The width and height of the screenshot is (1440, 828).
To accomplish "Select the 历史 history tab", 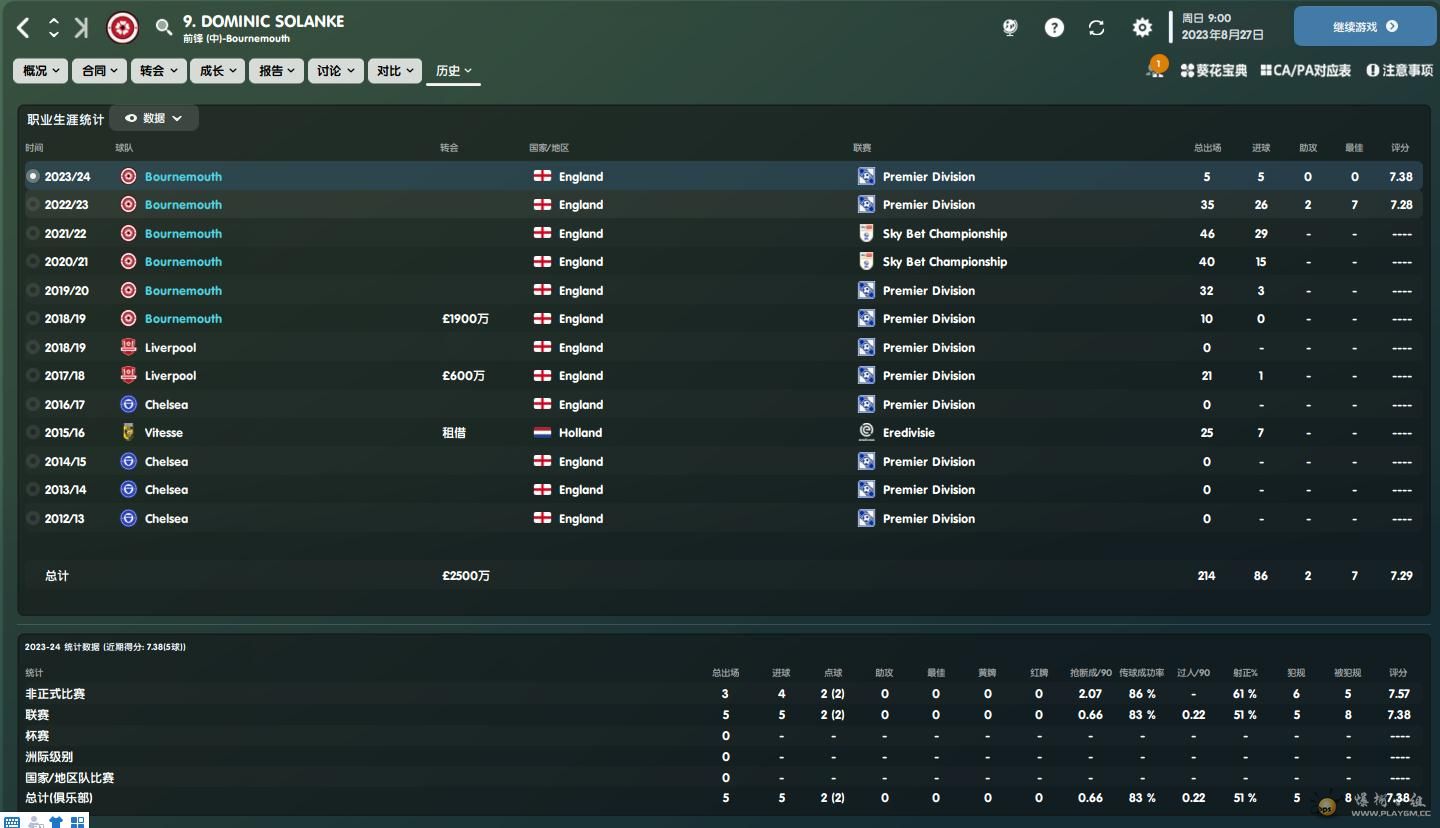I will (453, 71).
